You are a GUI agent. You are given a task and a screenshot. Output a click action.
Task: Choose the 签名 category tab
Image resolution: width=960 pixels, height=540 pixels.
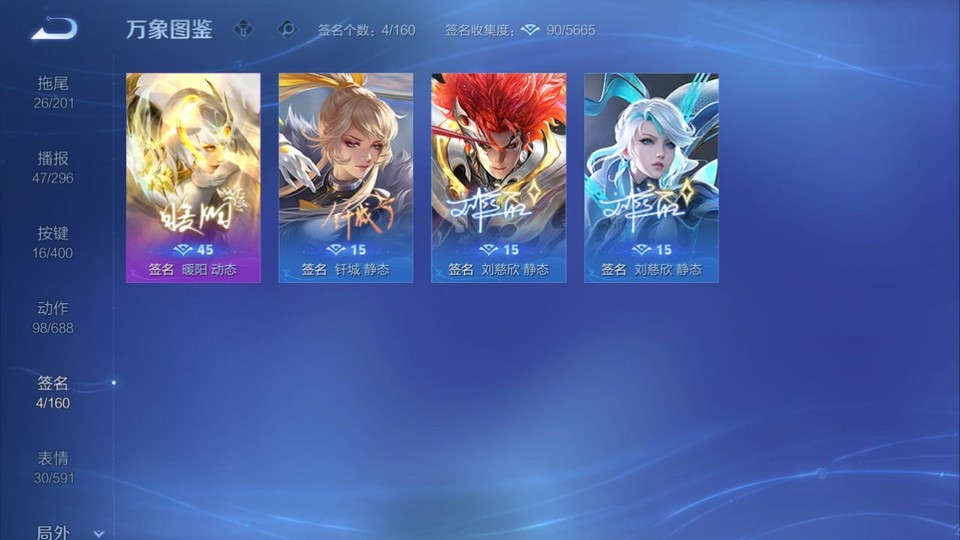pos(53,392)
